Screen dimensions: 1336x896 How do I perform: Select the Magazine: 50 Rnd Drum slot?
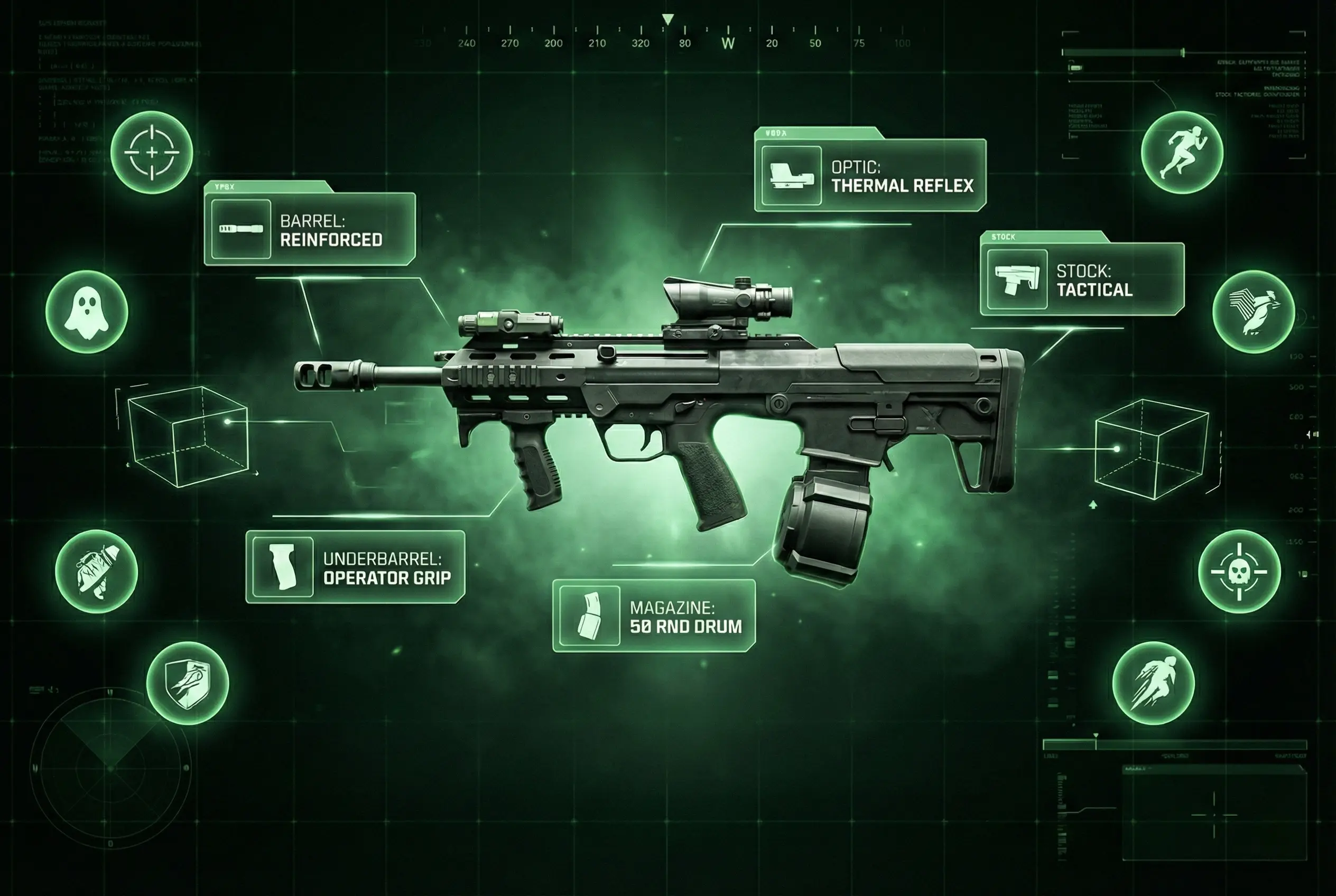click(653, 616)
